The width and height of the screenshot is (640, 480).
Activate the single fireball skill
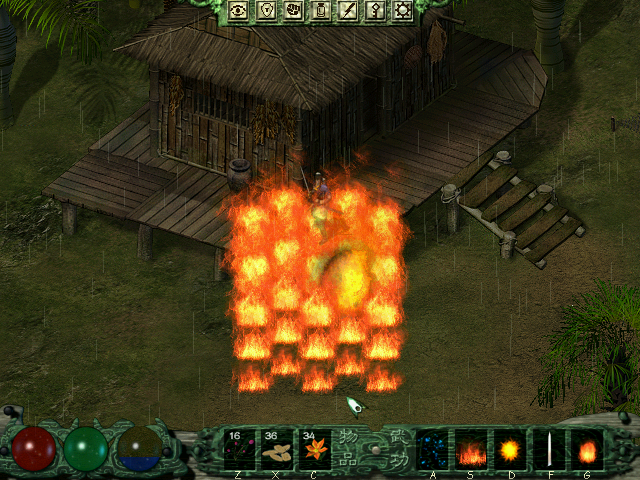(x=587, y=449)
